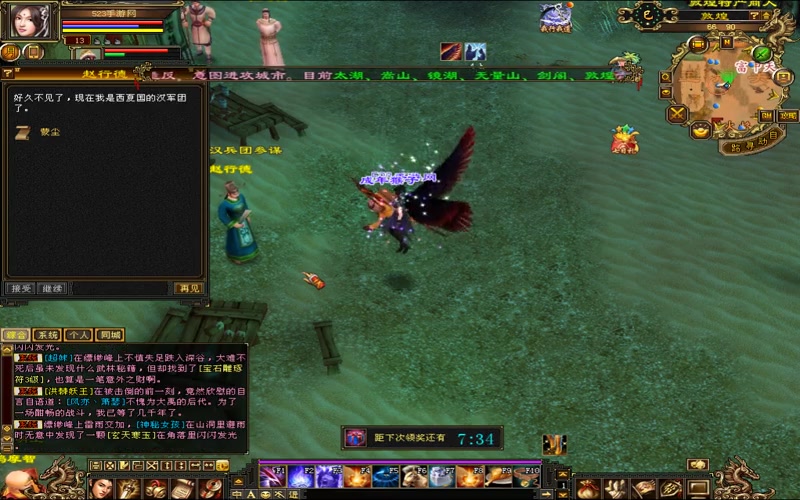
Task: Accept the NPC dialogue with 接受
Action: tap(20, 288)
